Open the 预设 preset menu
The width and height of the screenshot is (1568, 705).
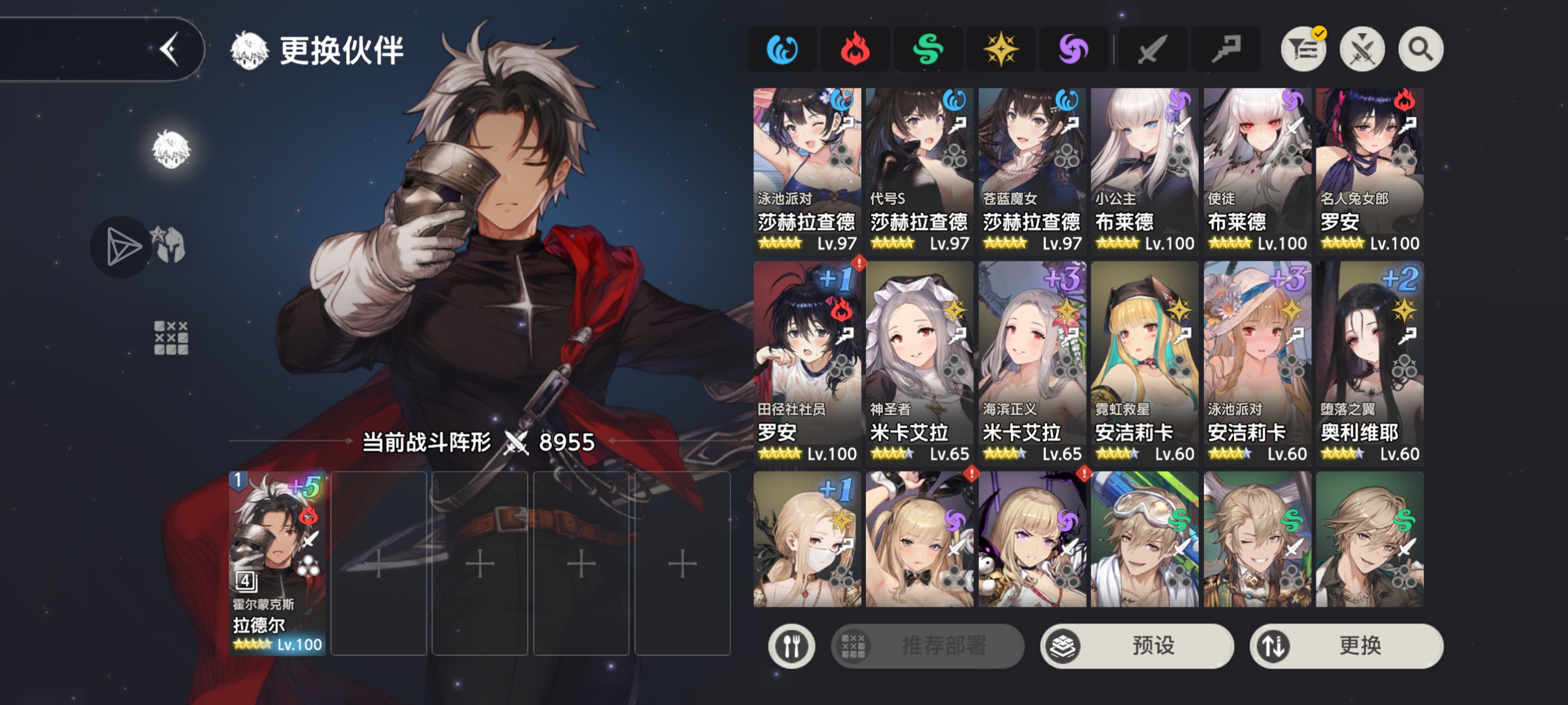(1136, 646)
